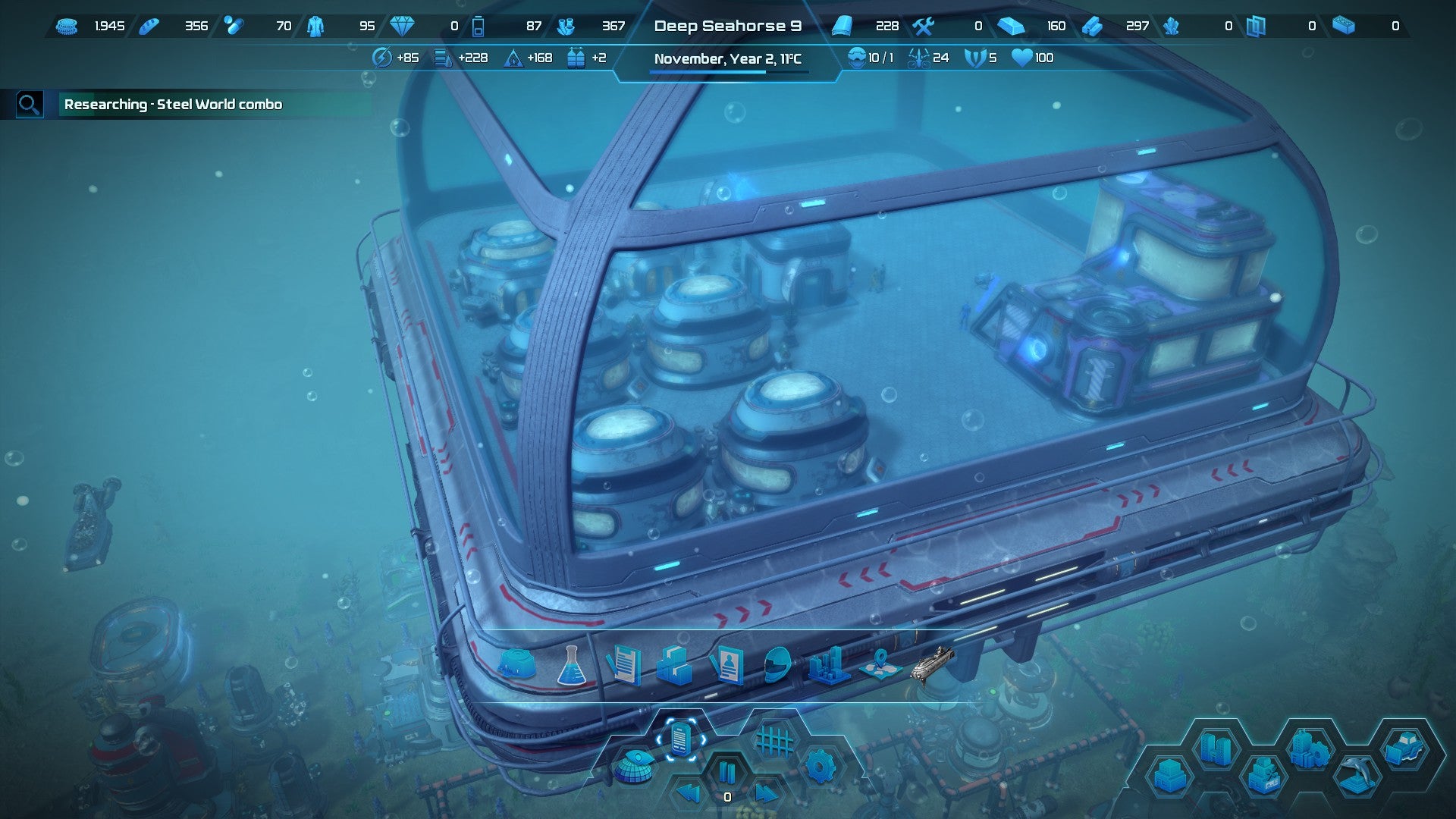Screen dimensions: 1456x819
Task: Open the map with location pin
Action: click(x=880, y=665)
